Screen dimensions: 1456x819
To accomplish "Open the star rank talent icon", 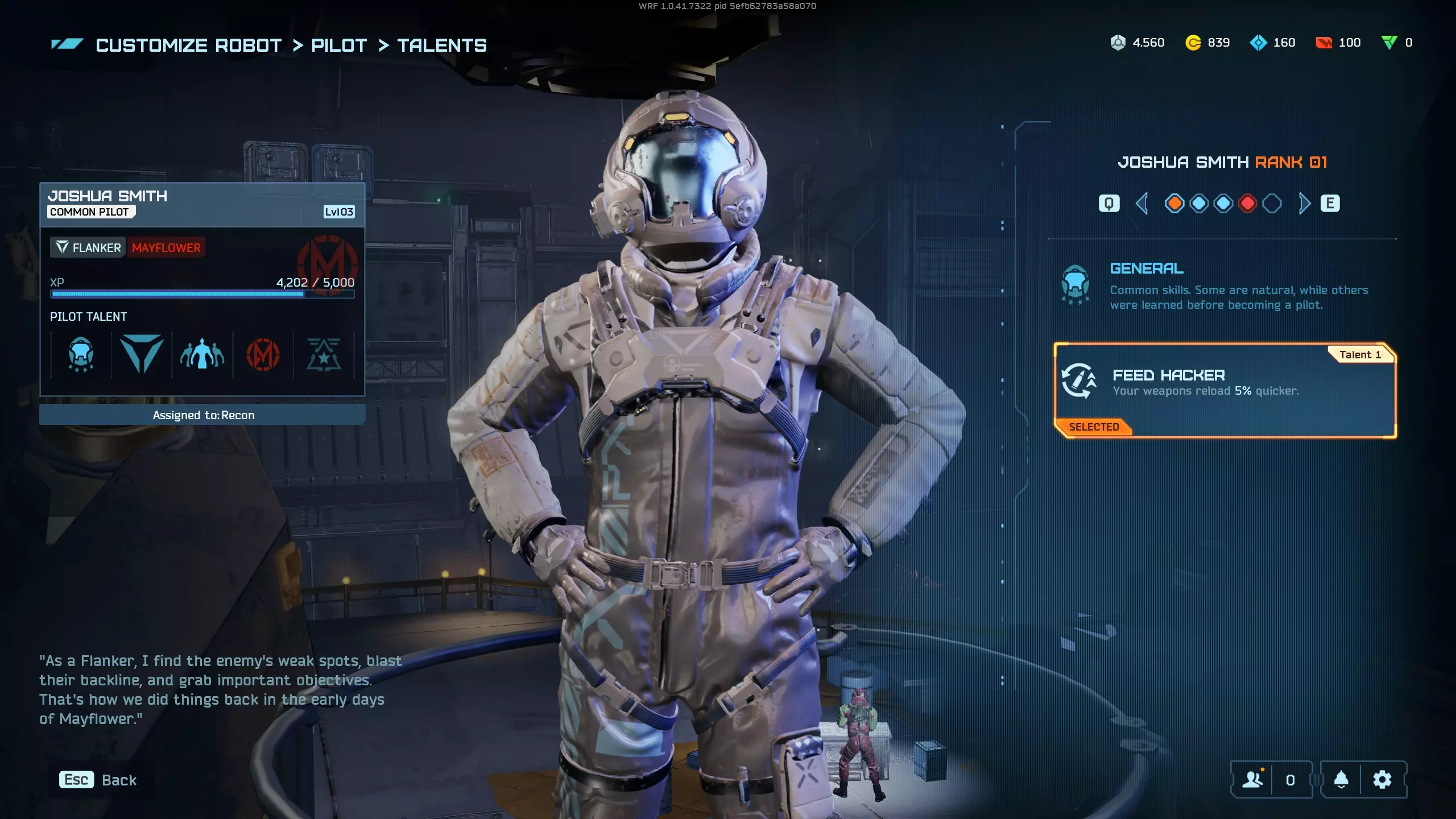I will pyautogui.click(x=324, y=355).
